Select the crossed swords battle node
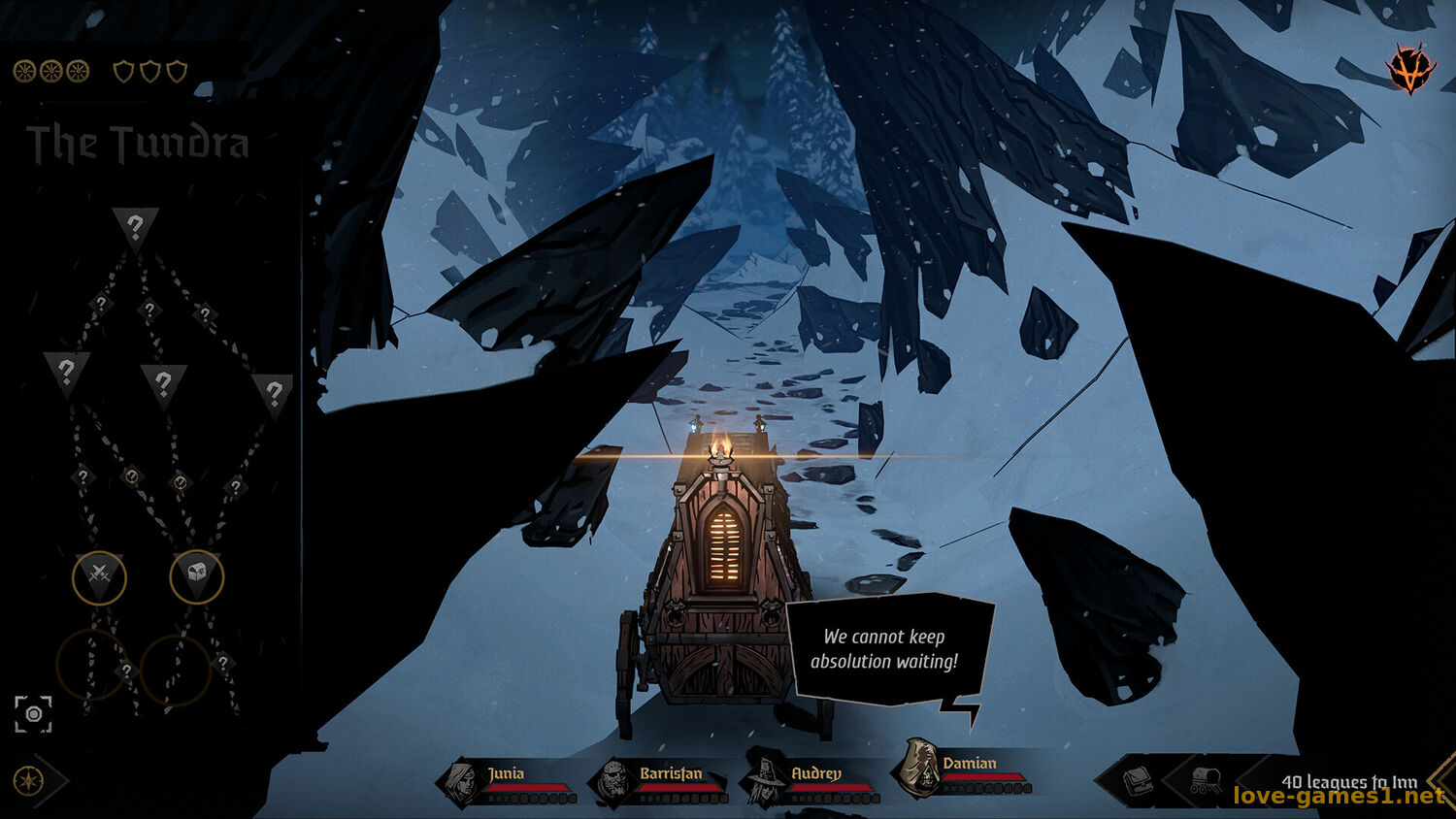 (x=99, y=576)
